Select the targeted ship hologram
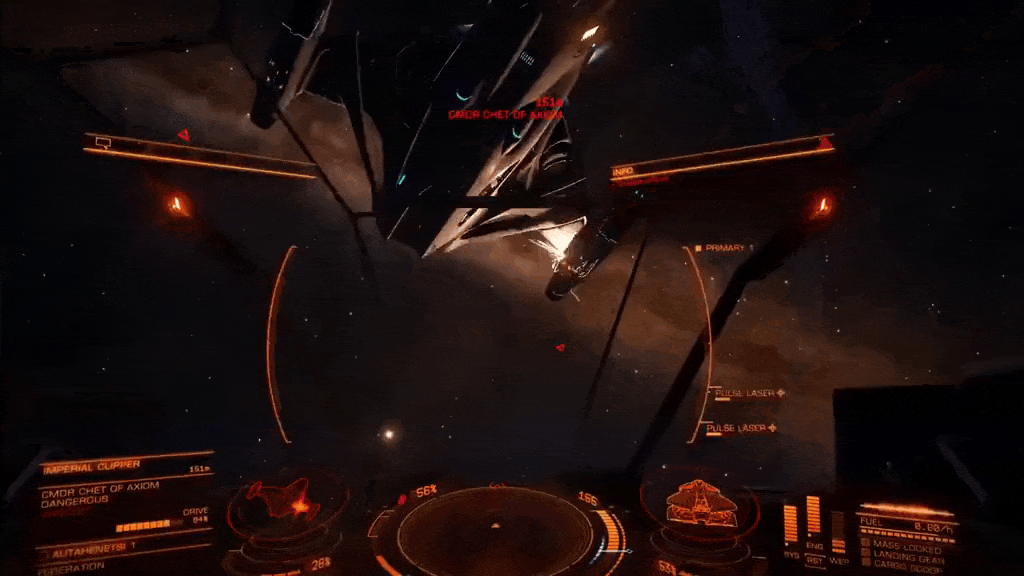The width and height of the screenshot is (1024, 576). (285, 500)
